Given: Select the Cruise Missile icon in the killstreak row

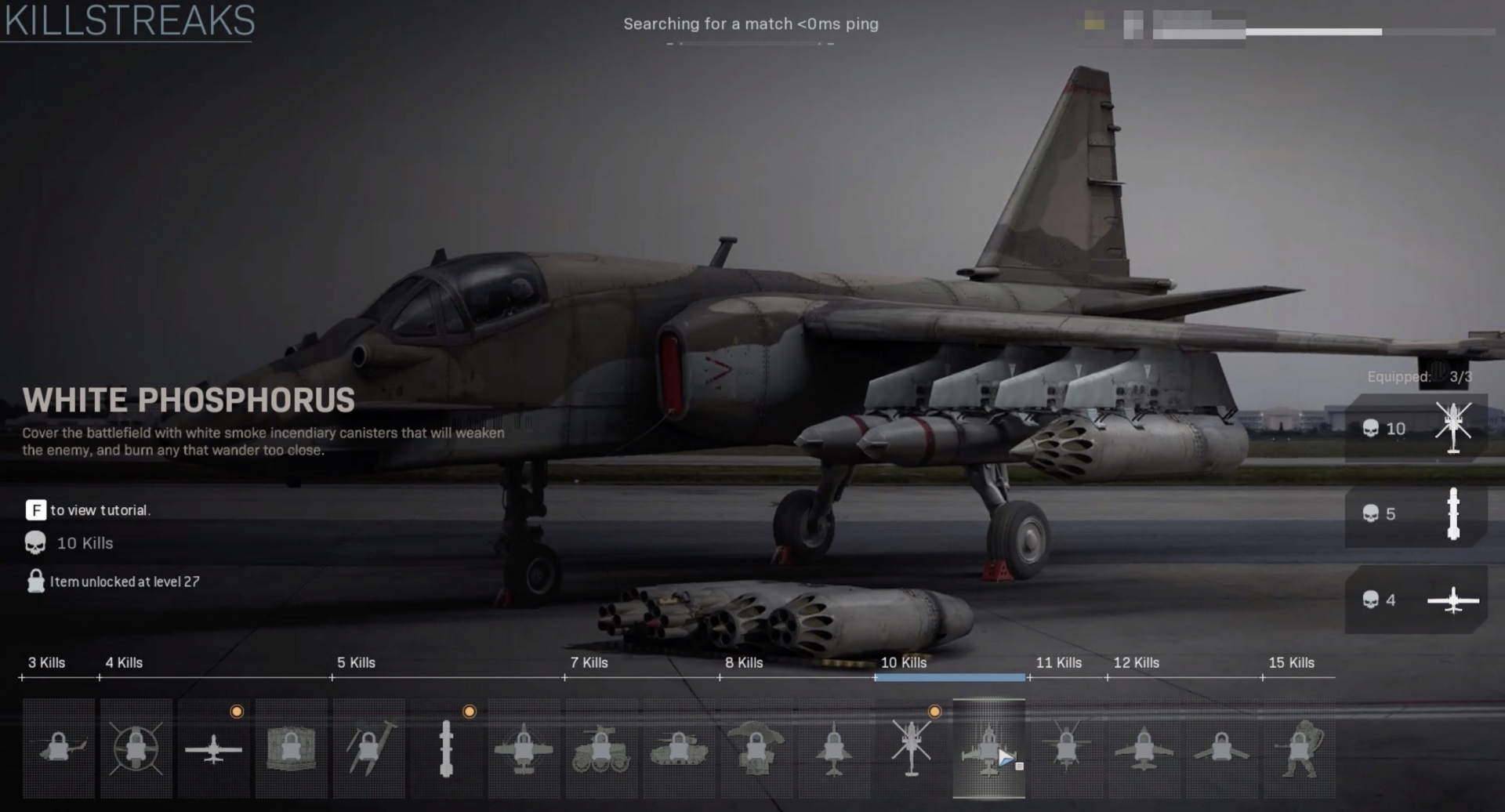Looking at the screenshot, I should point(447,749).
